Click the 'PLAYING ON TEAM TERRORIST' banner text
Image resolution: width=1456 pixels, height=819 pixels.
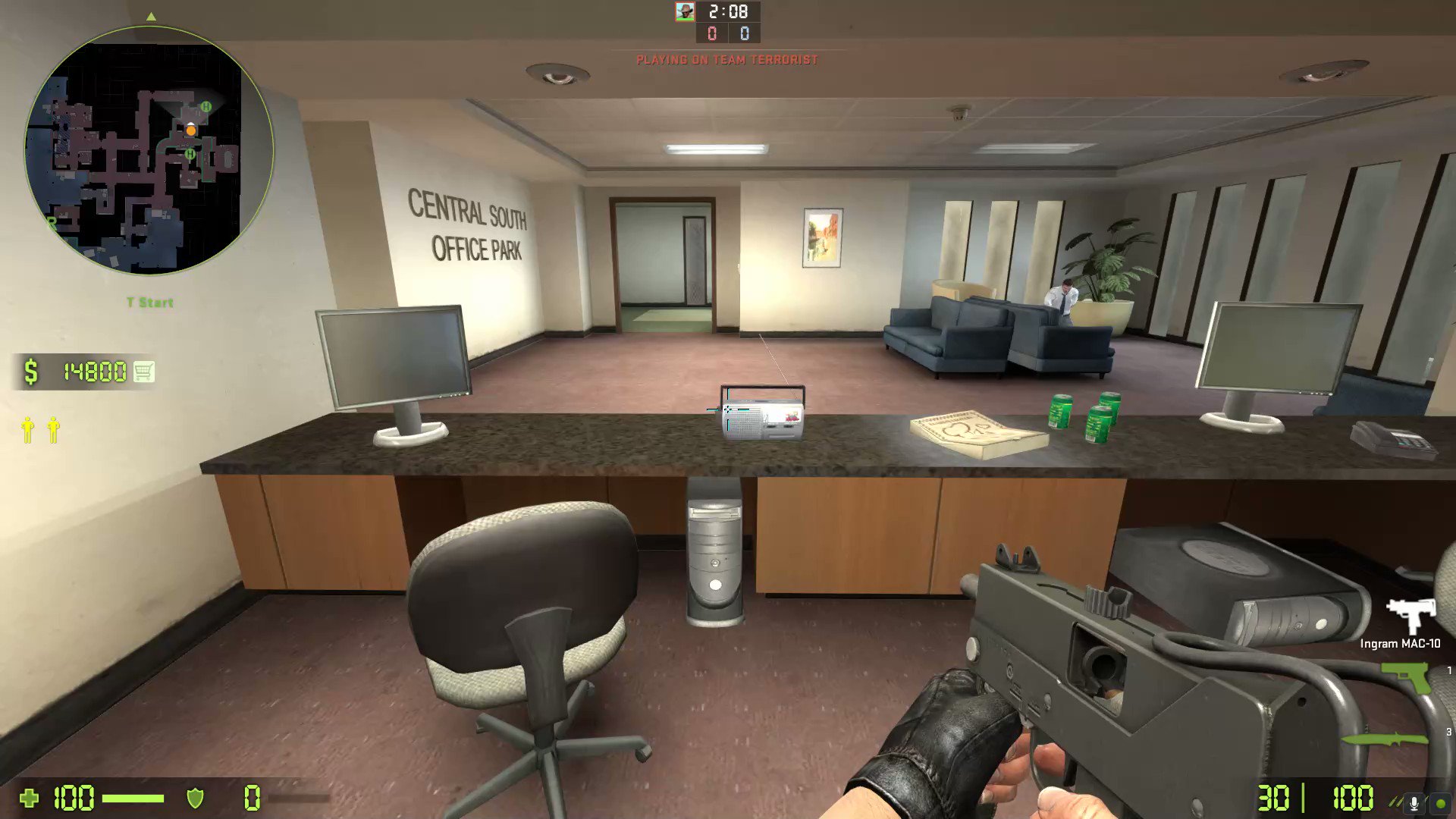pos(726,59)
